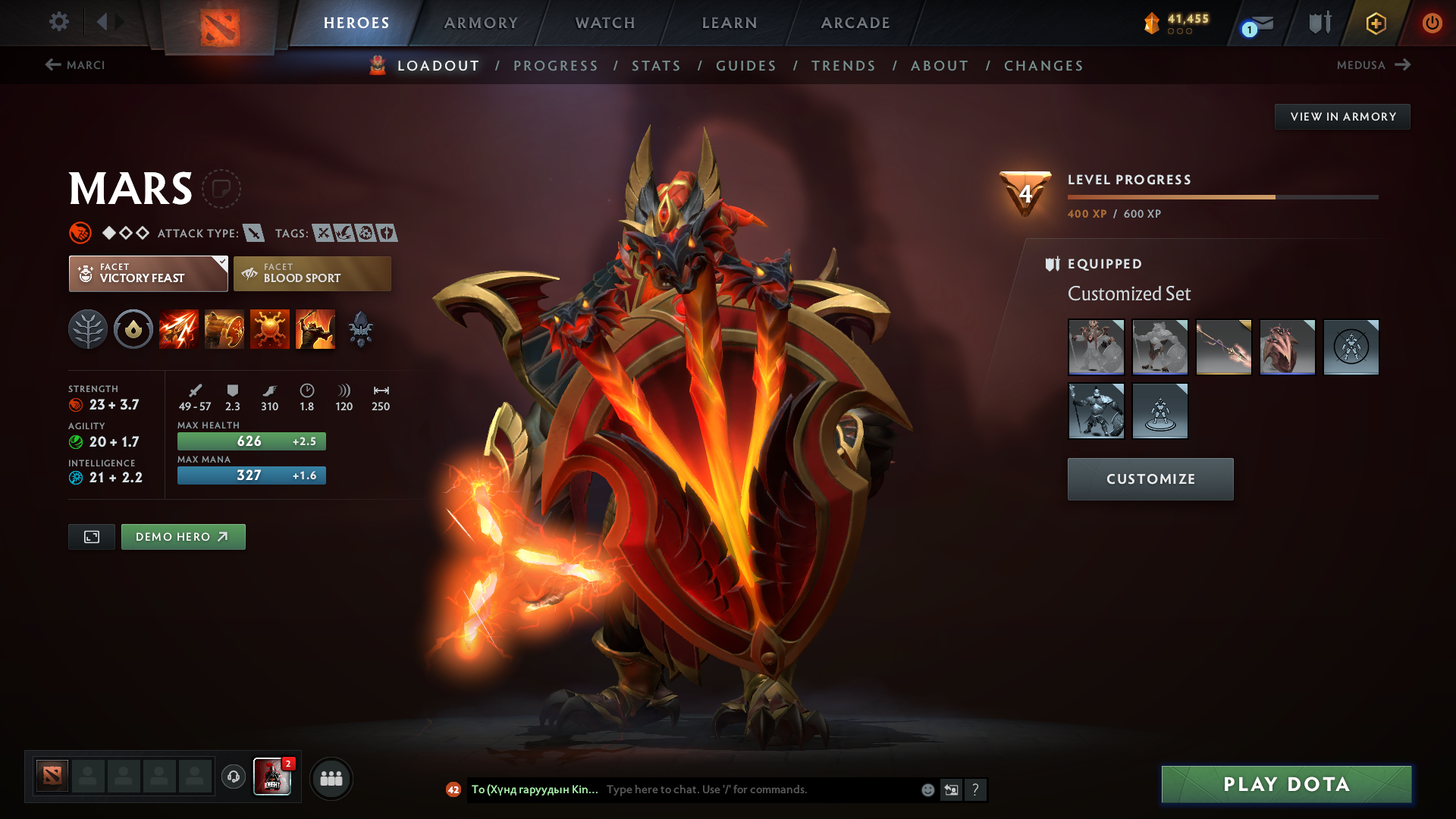Screen dimensions: 1456x819
Task: Show the hero Progress section
Action: 556,66
